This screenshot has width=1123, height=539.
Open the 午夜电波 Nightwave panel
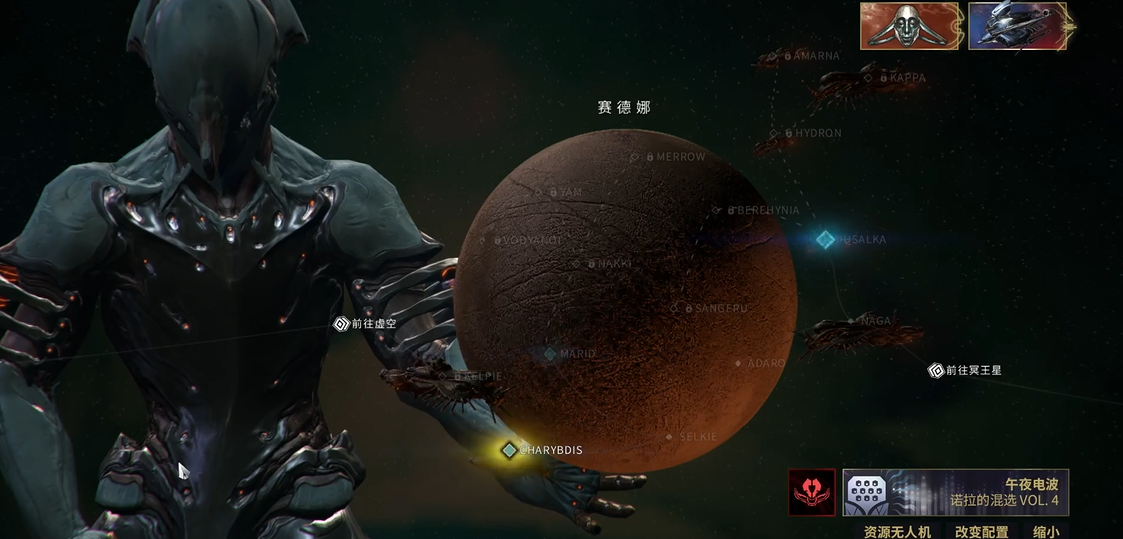pos(956,492)
